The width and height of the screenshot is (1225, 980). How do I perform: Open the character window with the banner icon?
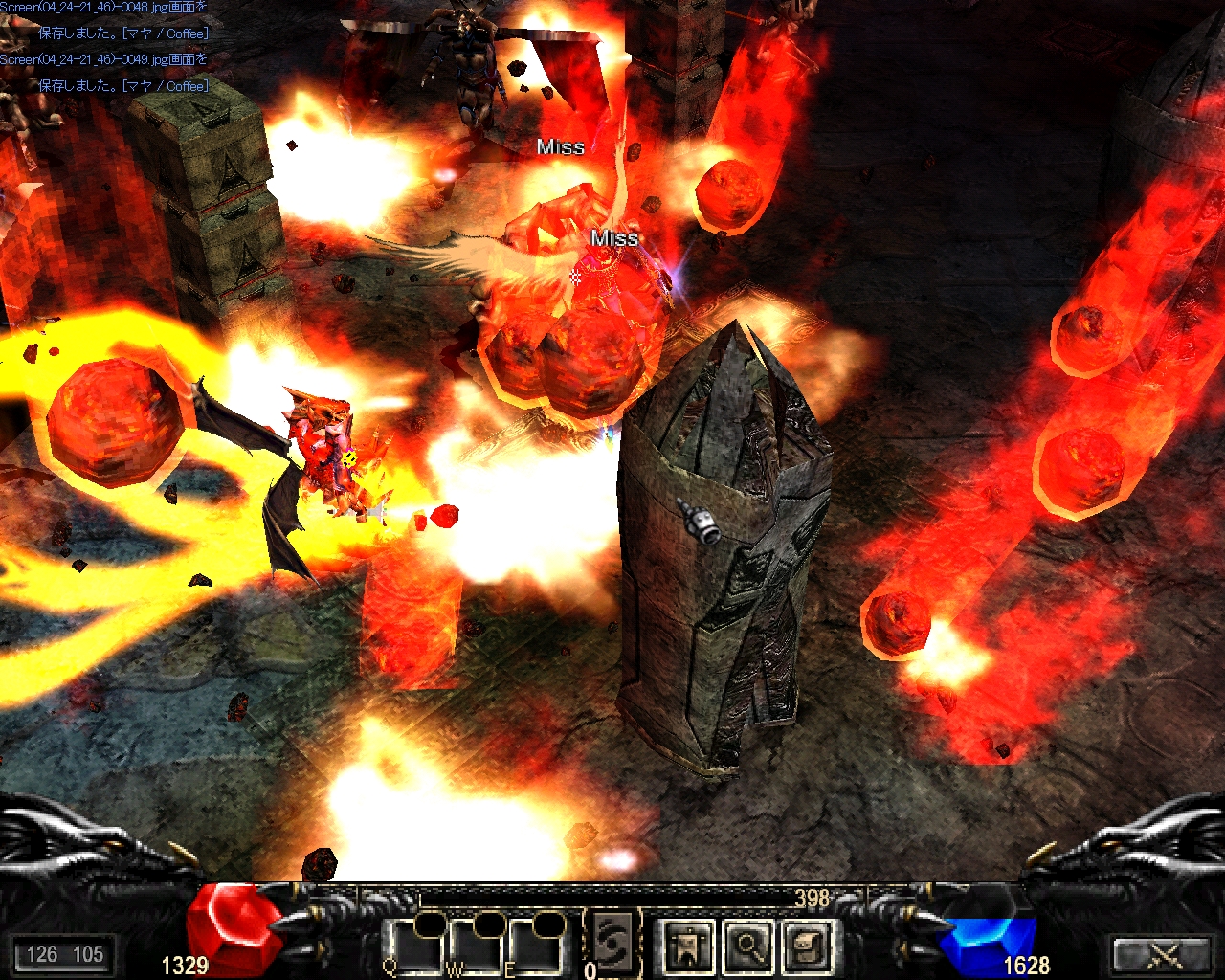click(688, 946)
